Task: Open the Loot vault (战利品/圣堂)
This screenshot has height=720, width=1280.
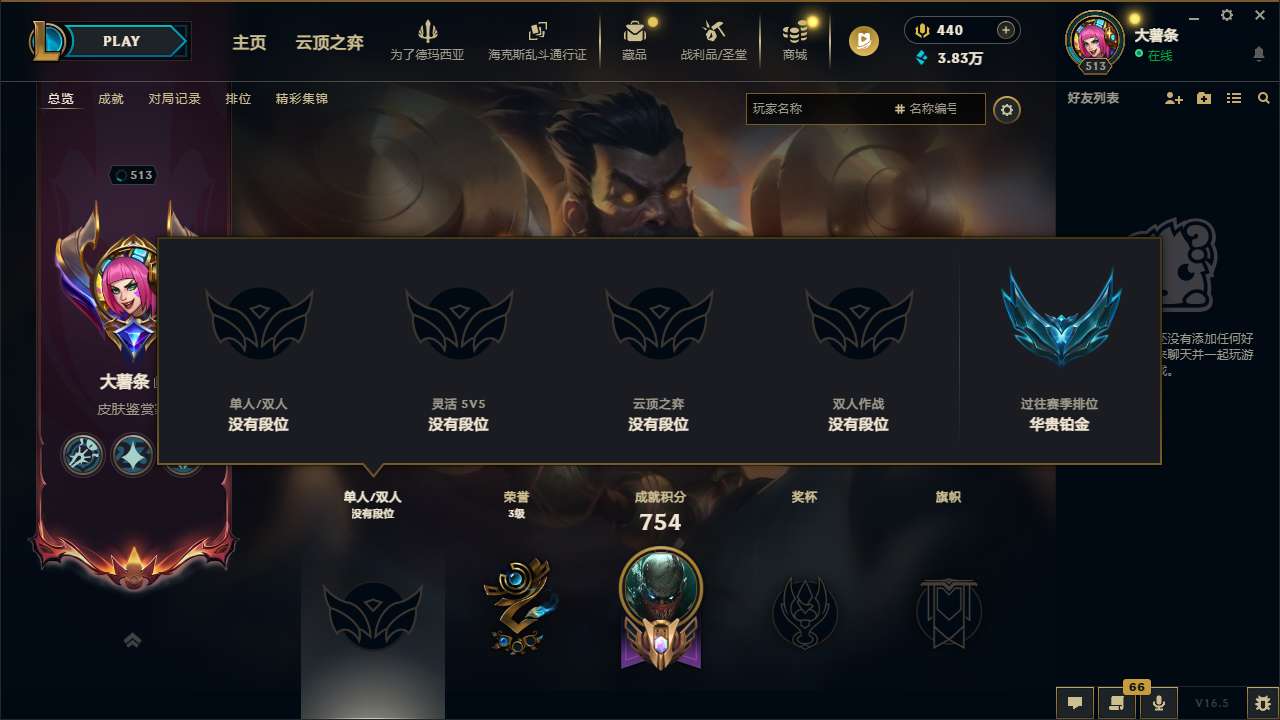Action: 714,40
